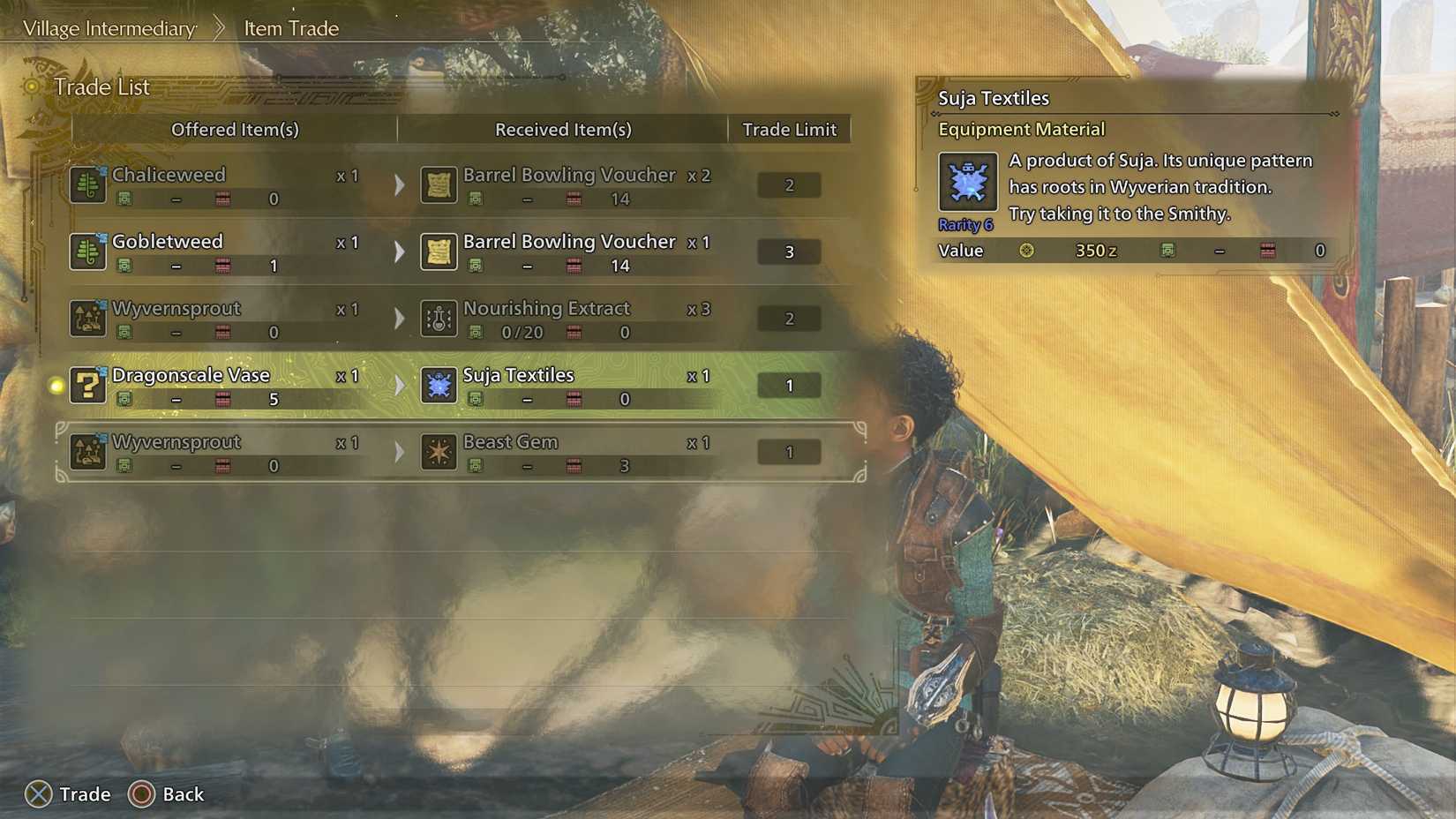
Task: Click the Rarity 6 label in item details
Action: [x=965, y=224]
